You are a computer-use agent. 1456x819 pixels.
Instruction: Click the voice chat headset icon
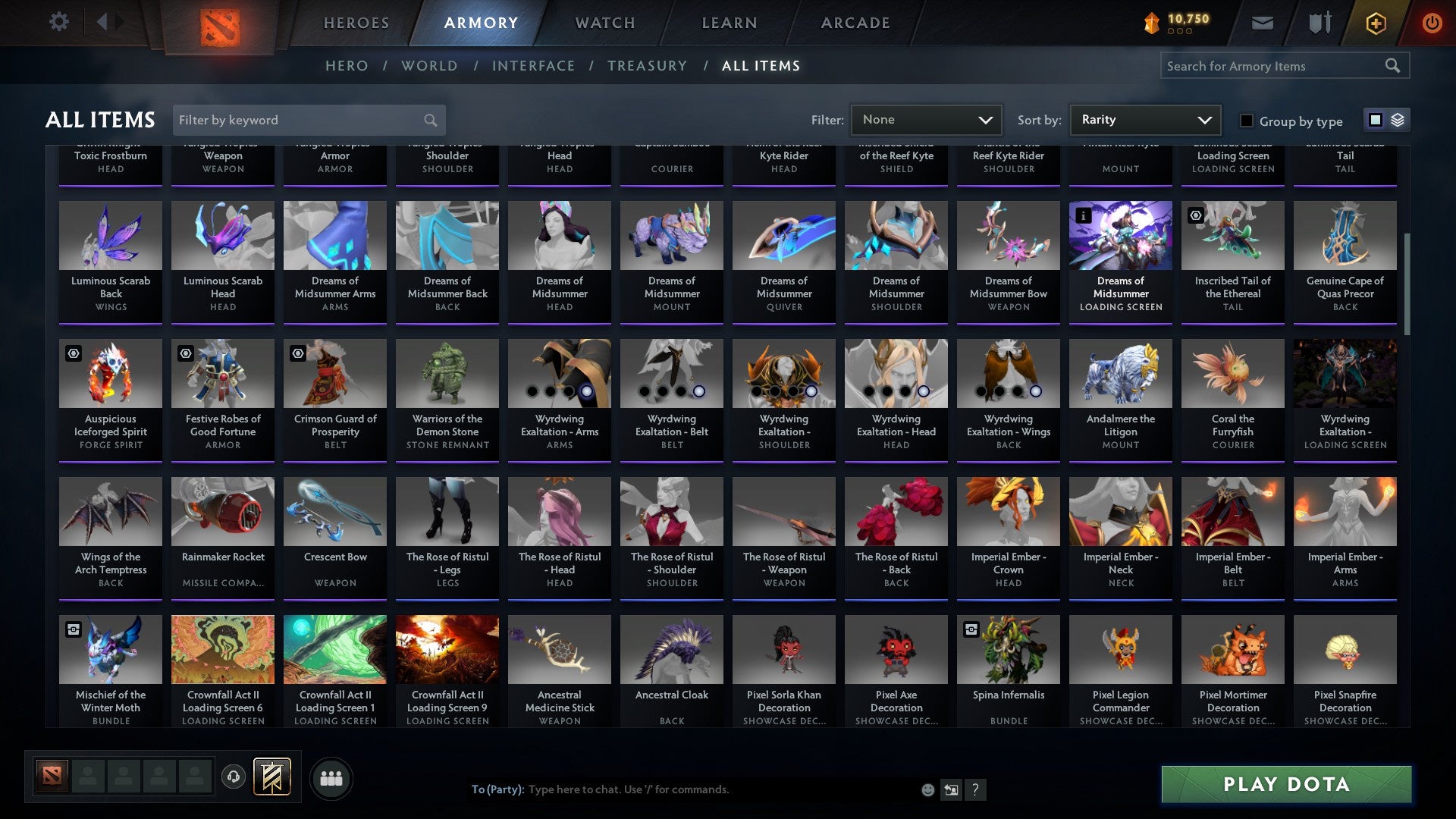pos(233,777)
